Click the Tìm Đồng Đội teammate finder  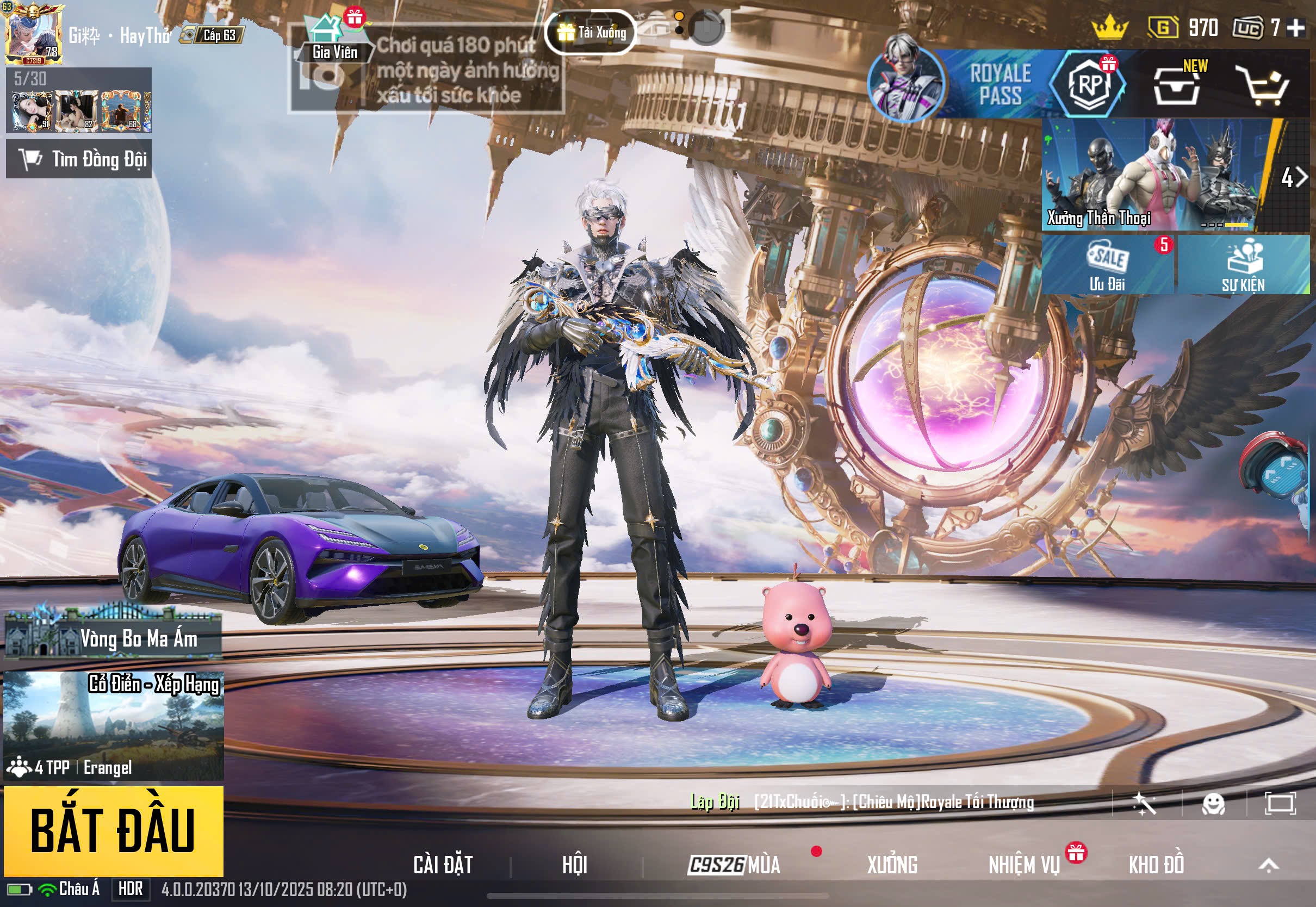pos(79,159)
